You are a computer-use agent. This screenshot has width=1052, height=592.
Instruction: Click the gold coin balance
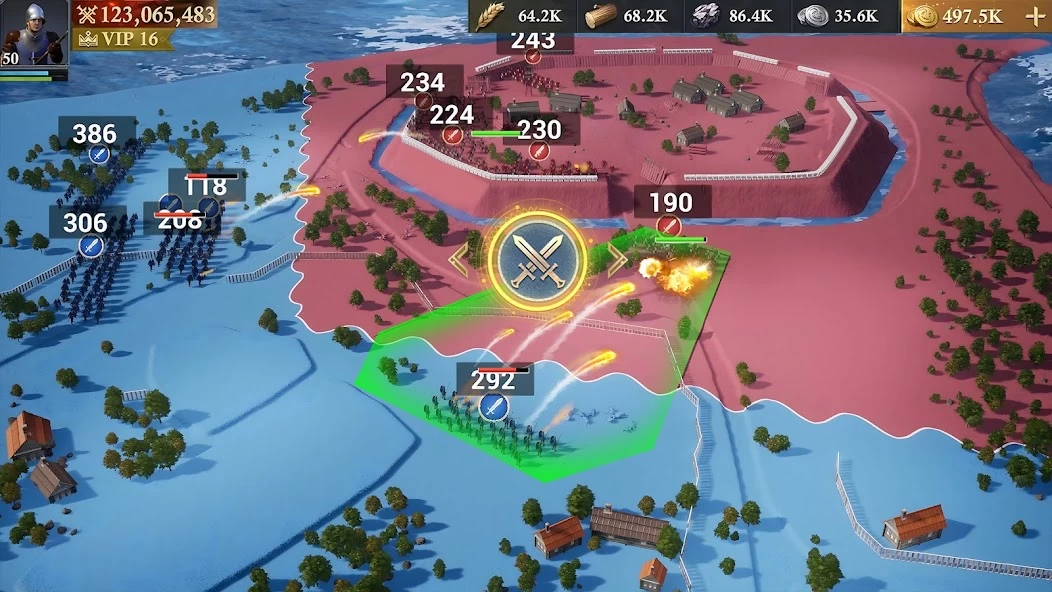click(x=956, y=16)
